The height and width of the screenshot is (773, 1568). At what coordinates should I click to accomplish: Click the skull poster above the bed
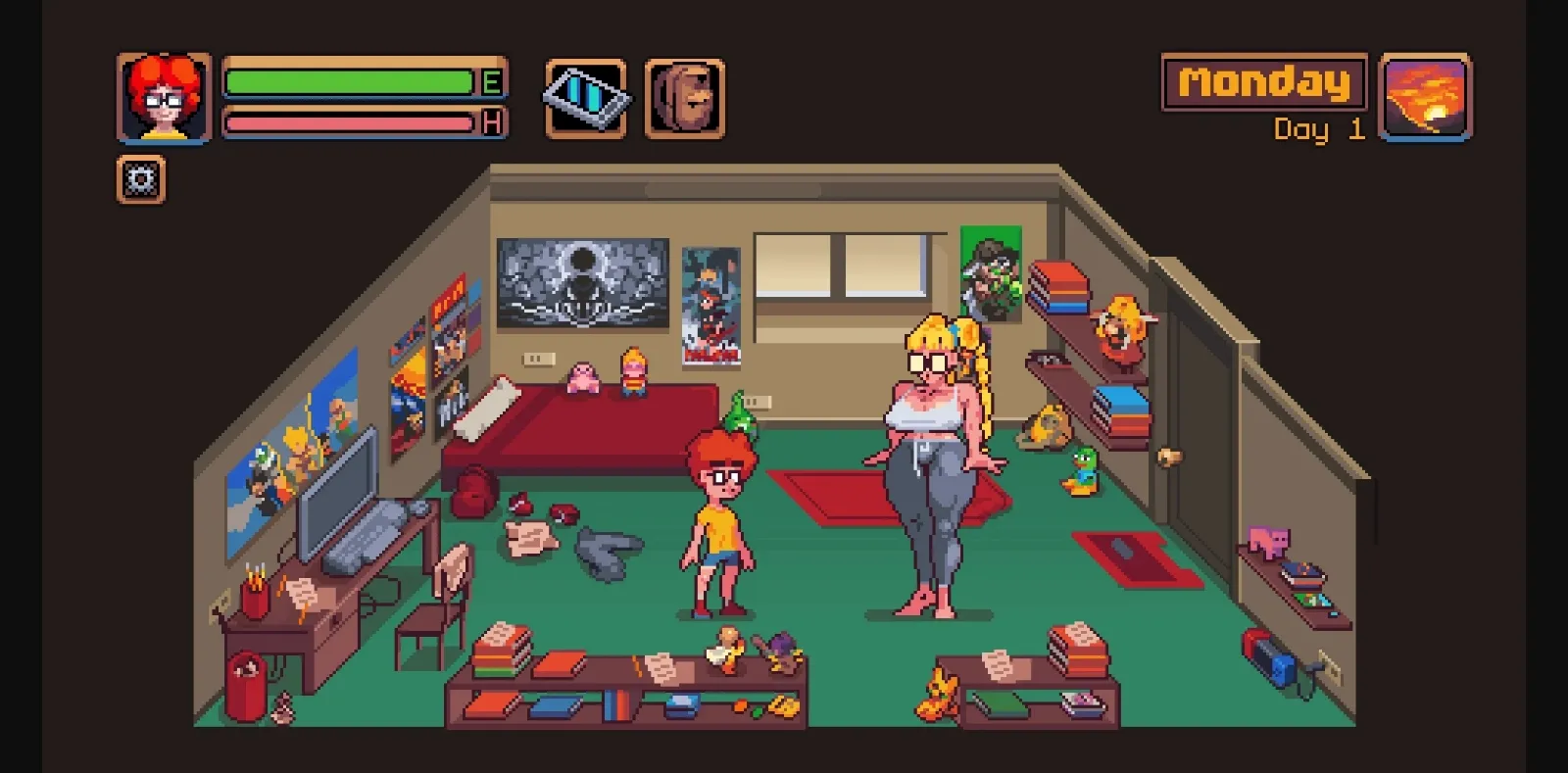(584, 282)
